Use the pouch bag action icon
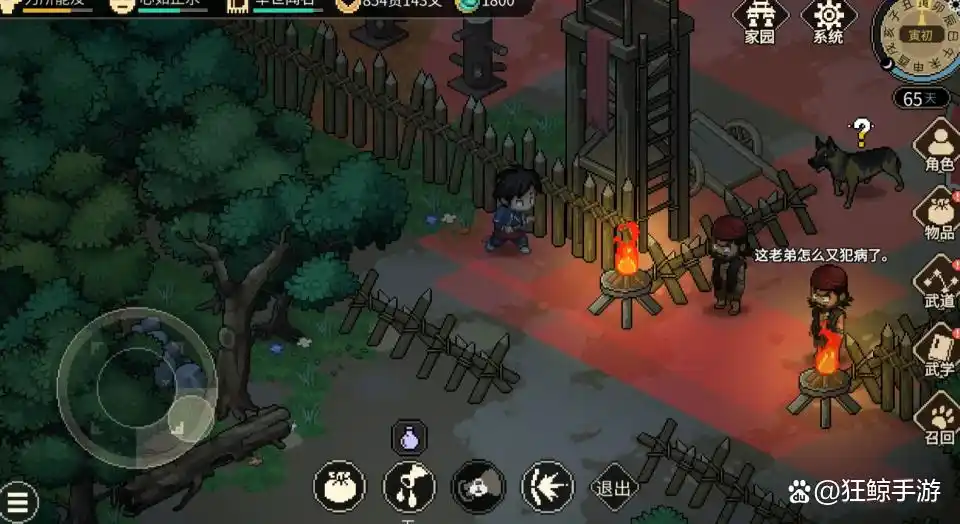Image resolution: width=960 pixels, height=524 pixels. [x=339, y=487]
